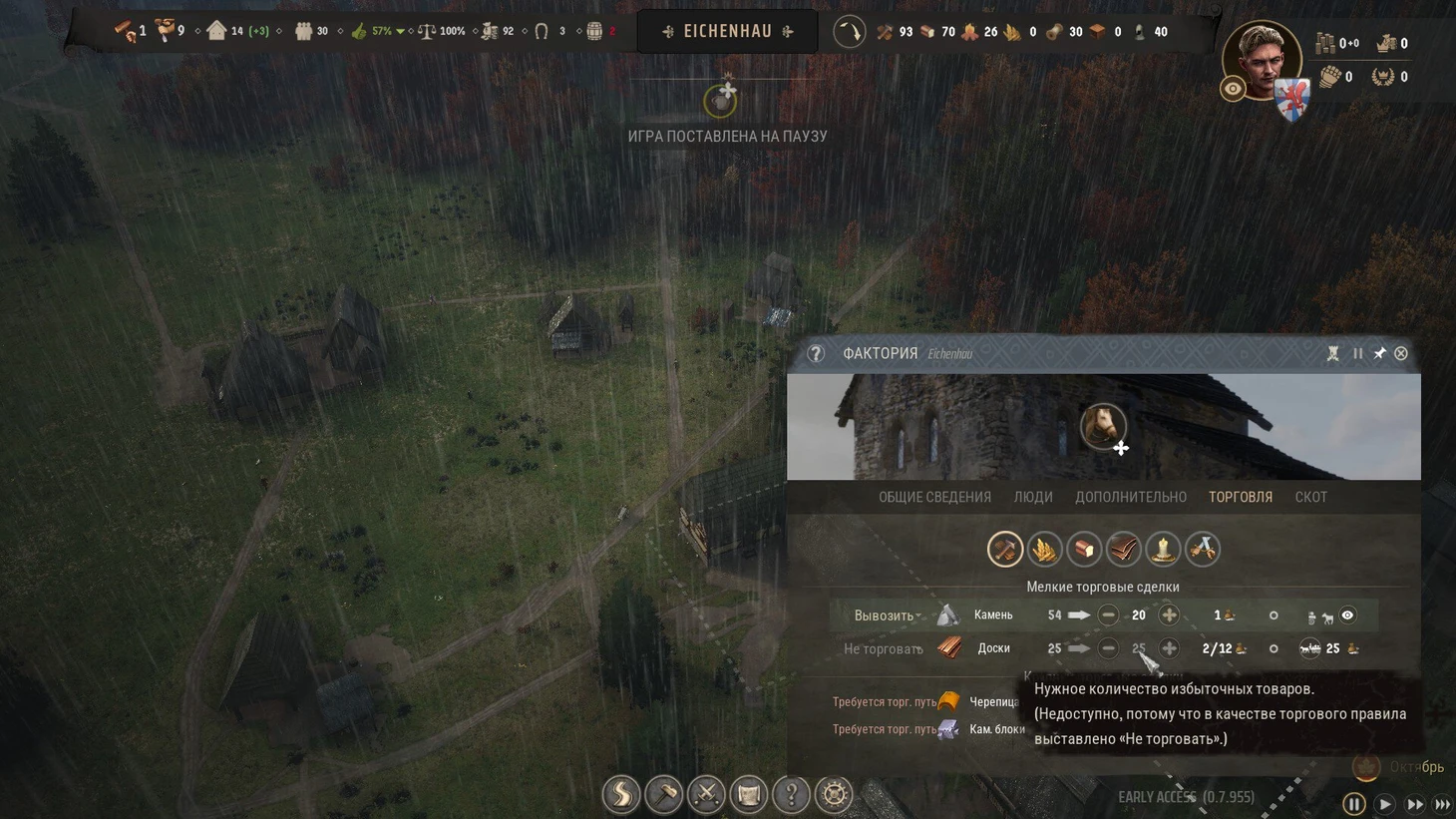Decrease the Камень surplus amount with minus
1456x819 pixels.
coord(1108,615)
